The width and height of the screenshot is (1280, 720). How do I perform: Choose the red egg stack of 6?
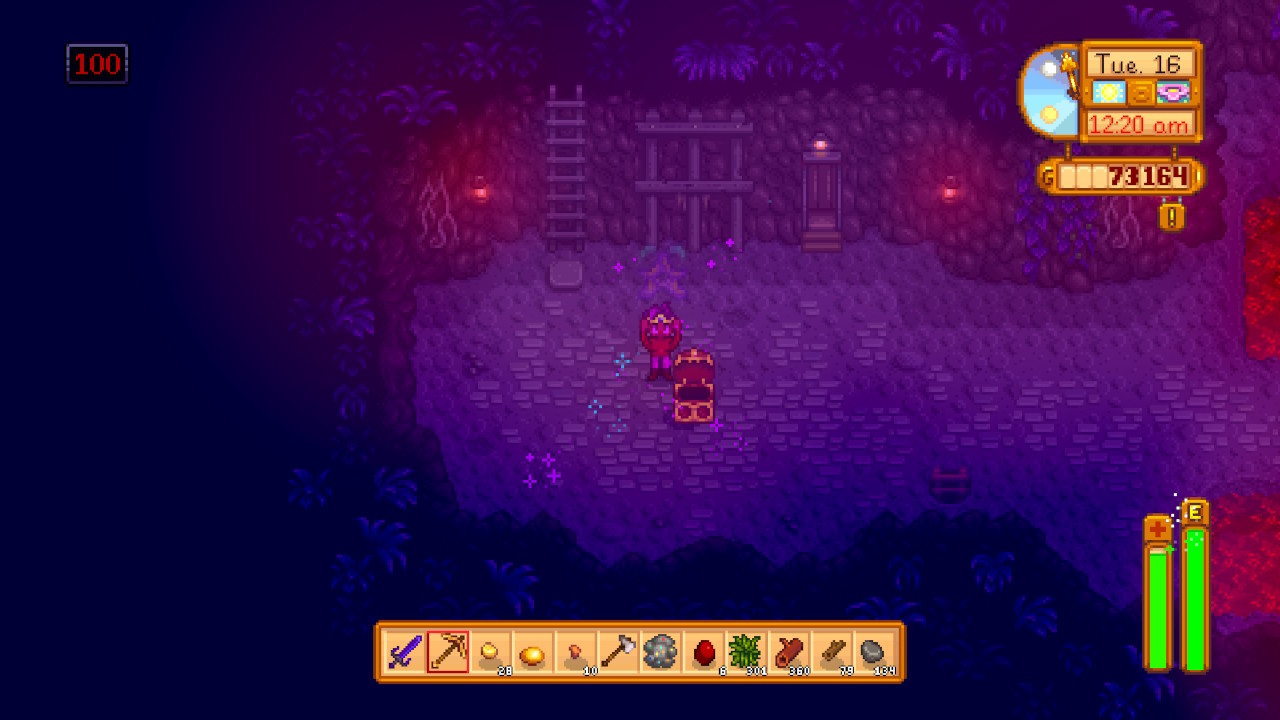704,653
